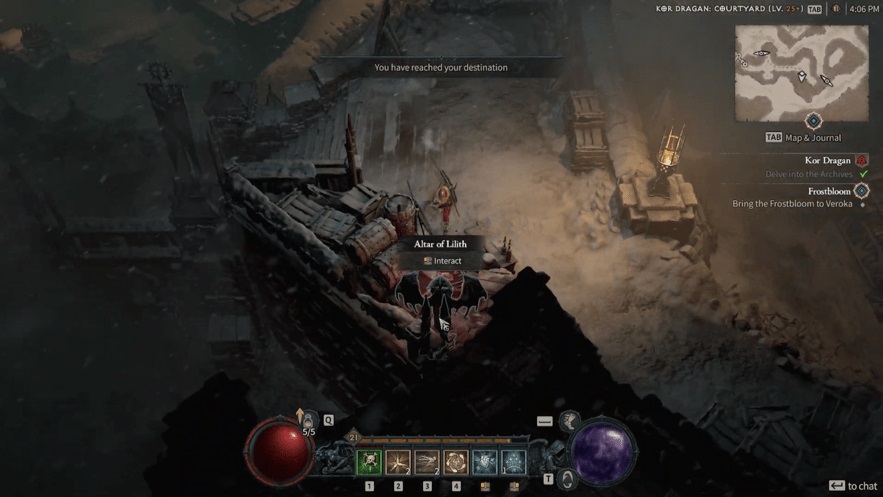Use the starburst slash skill in slot 2
This screenshot has width=883, height=497.
coord(398,462)
